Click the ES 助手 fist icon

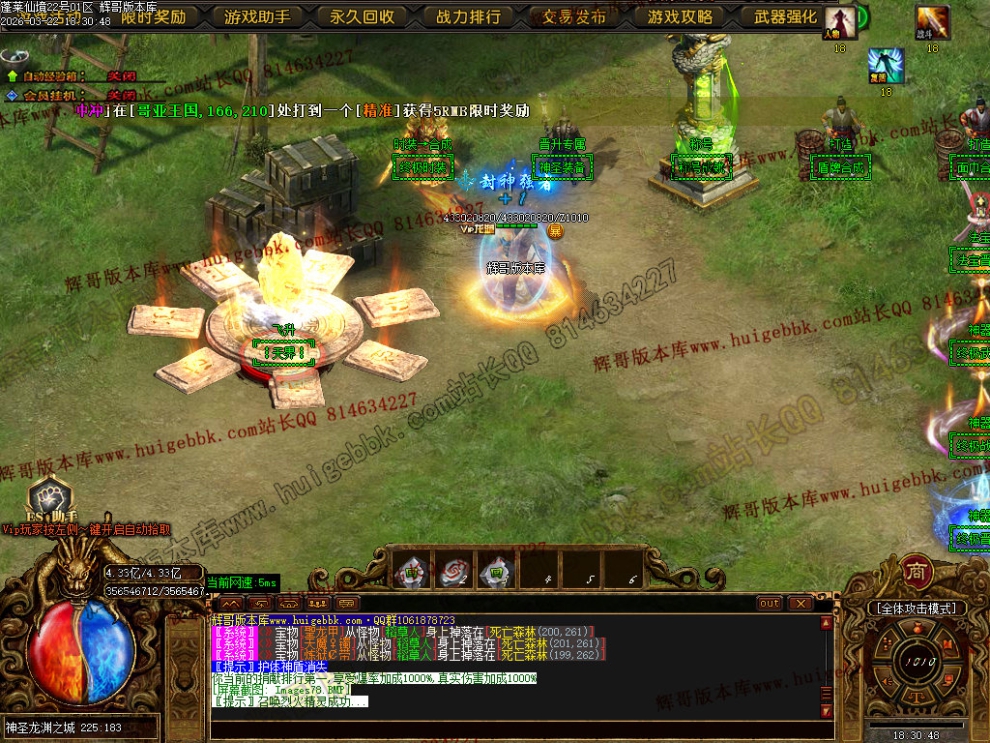[47, 497]
